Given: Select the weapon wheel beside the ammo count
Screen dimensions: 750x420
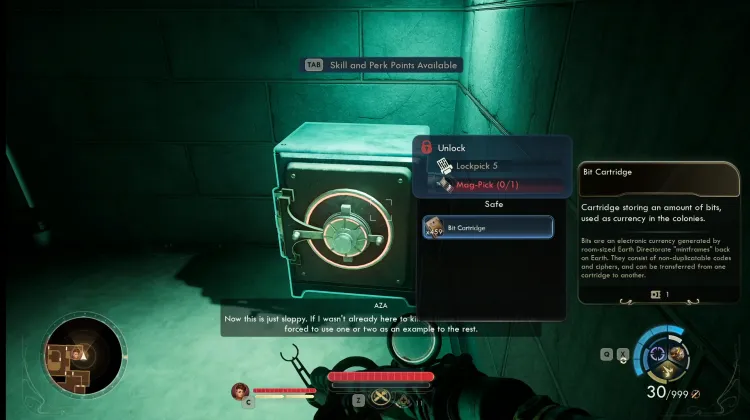Looking at the screenshot, I should 663,354.
